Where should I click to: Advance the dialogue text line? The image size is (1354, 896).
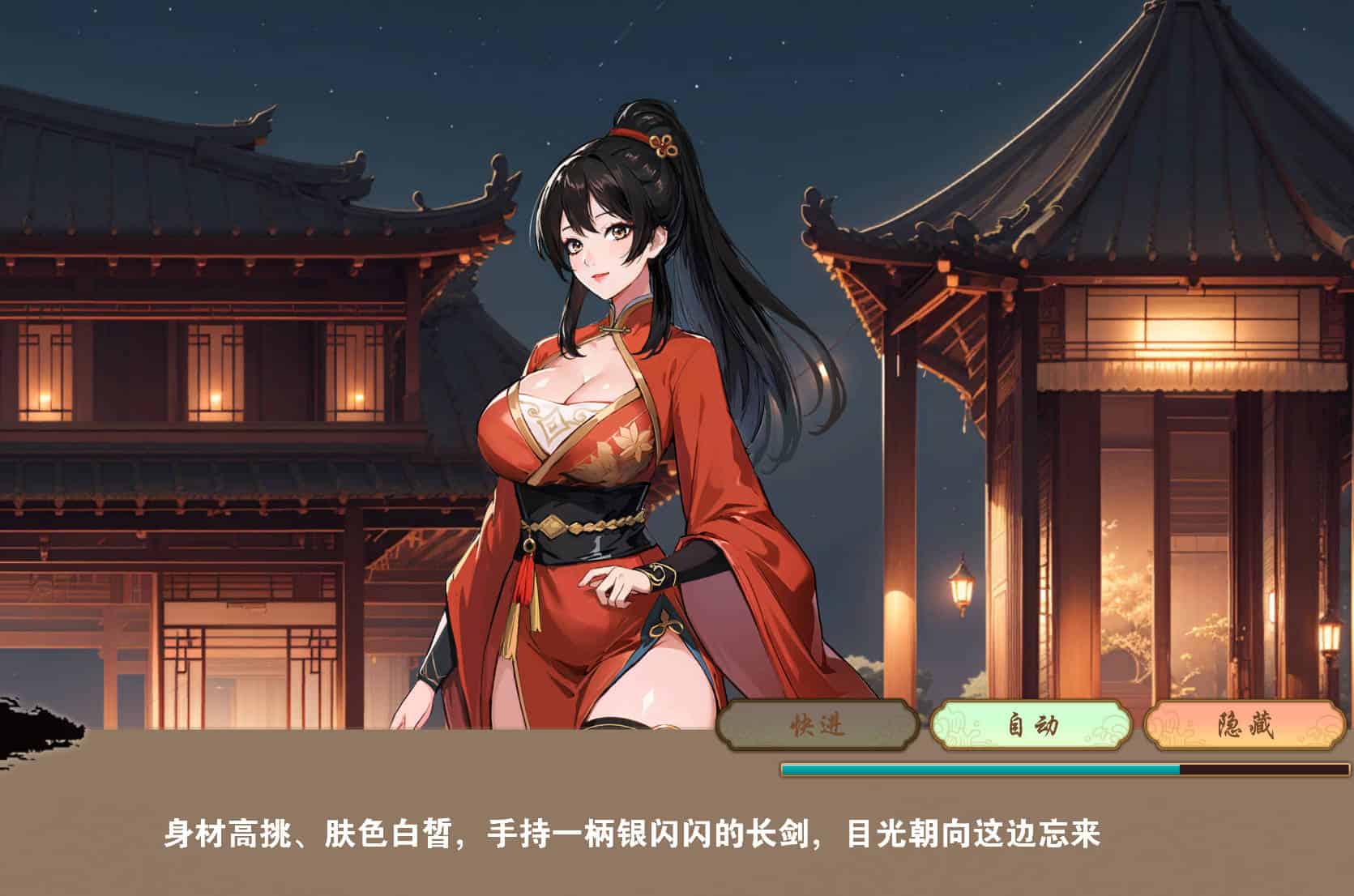point(632,834)
